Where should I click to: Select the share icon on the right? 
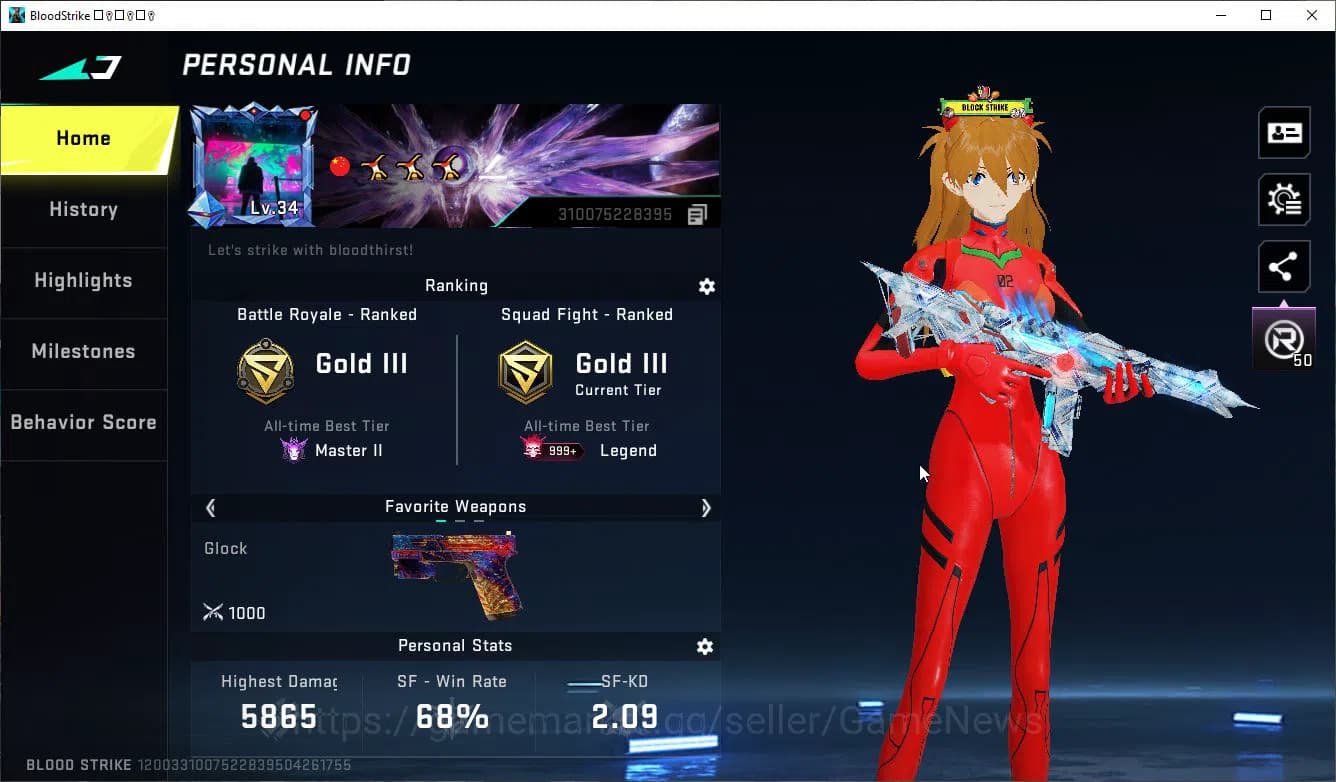coord(1284,266)
